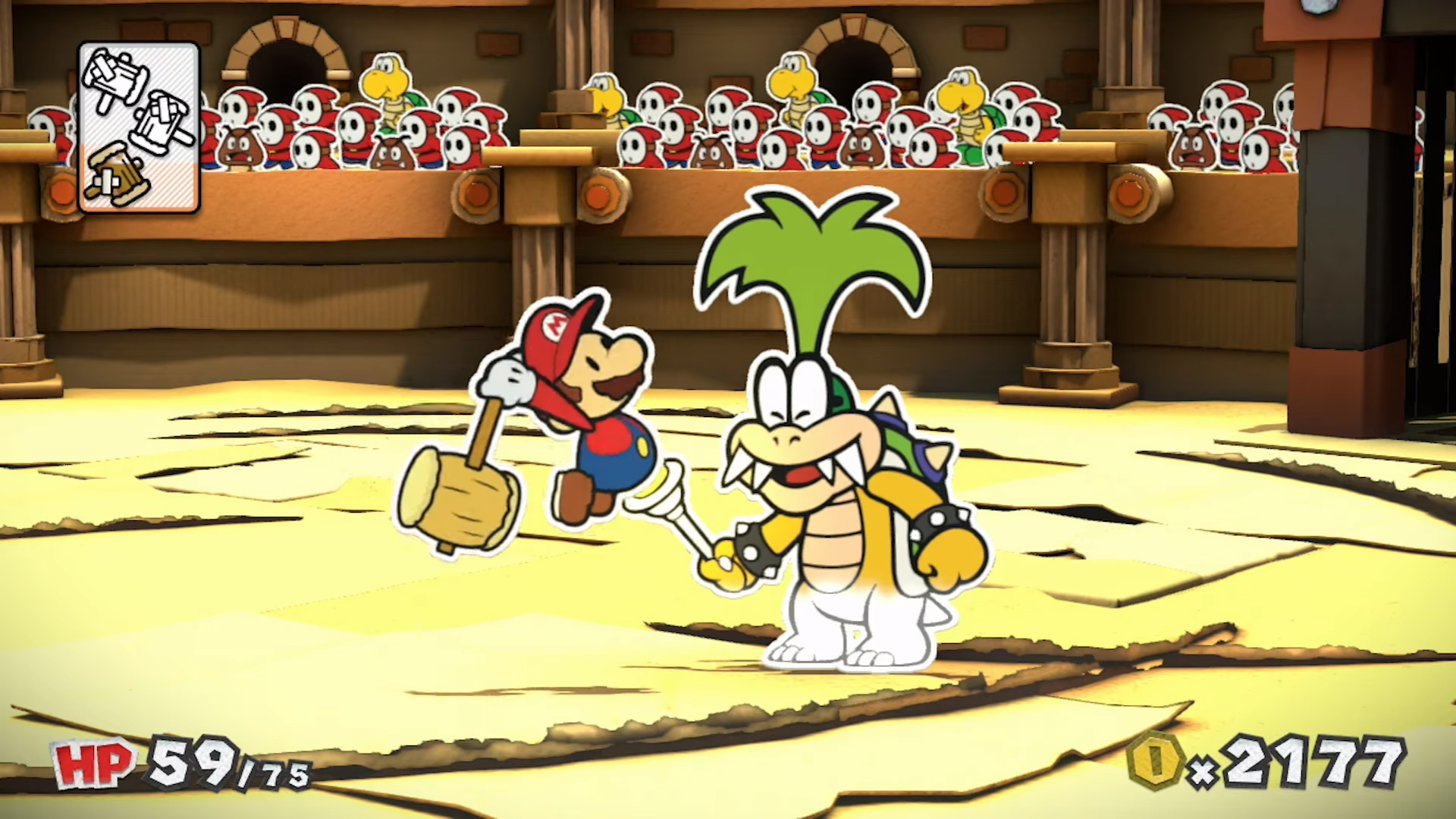Select the triple hammer battle card
Viewport: 1456px width, 819px height.
[139, 127]
